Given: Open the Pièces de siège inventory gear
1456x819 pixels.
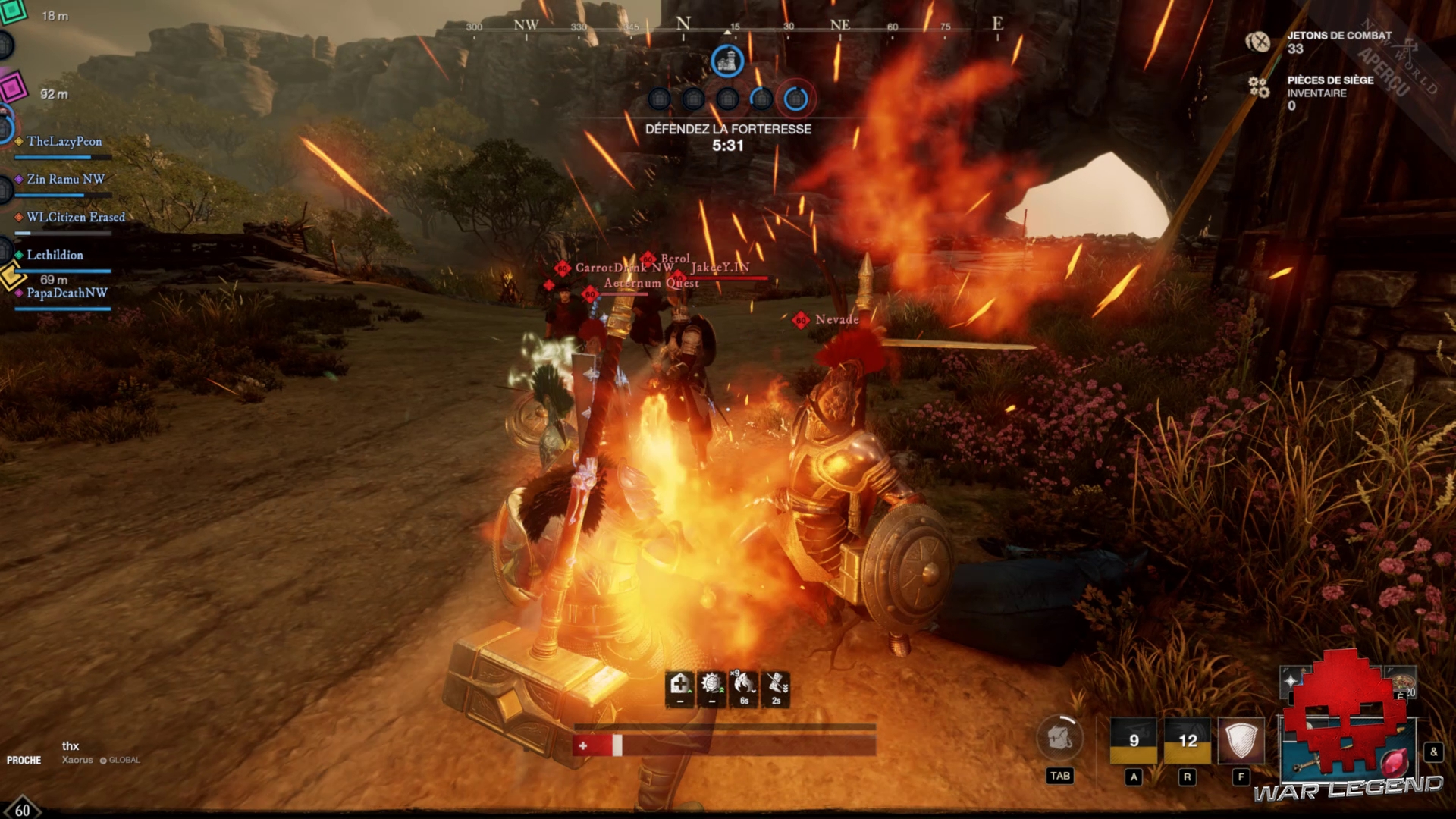Looking at the screenshot, I should tap(1259, 87).
